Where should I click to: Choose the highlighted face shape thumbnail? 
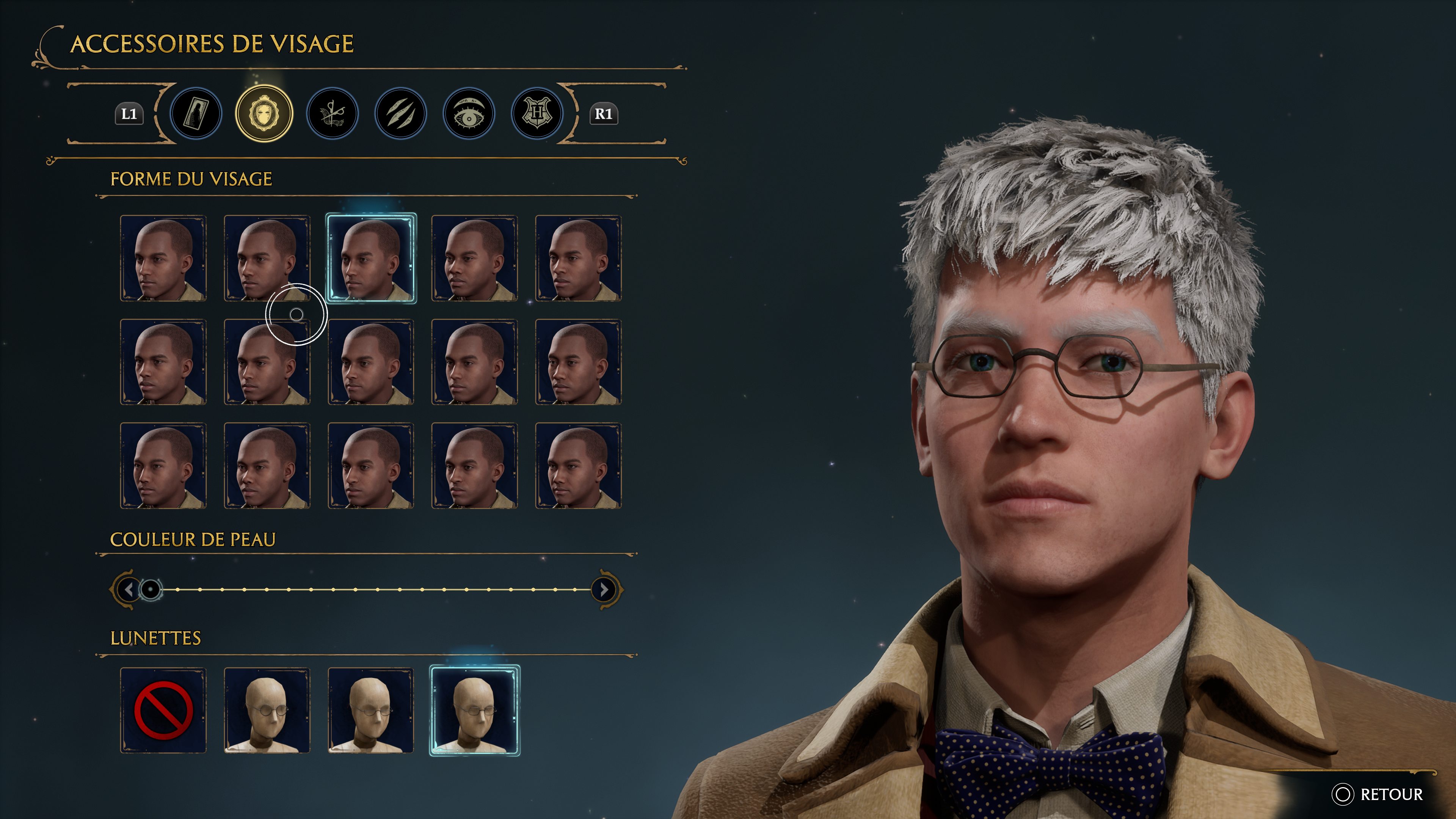tap(371, 258)
